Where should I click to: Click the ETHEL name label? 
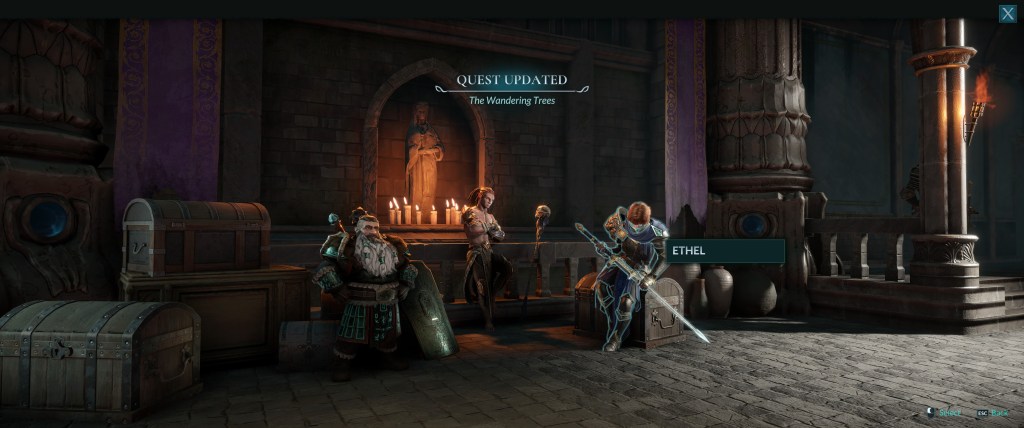coord(726,251)
